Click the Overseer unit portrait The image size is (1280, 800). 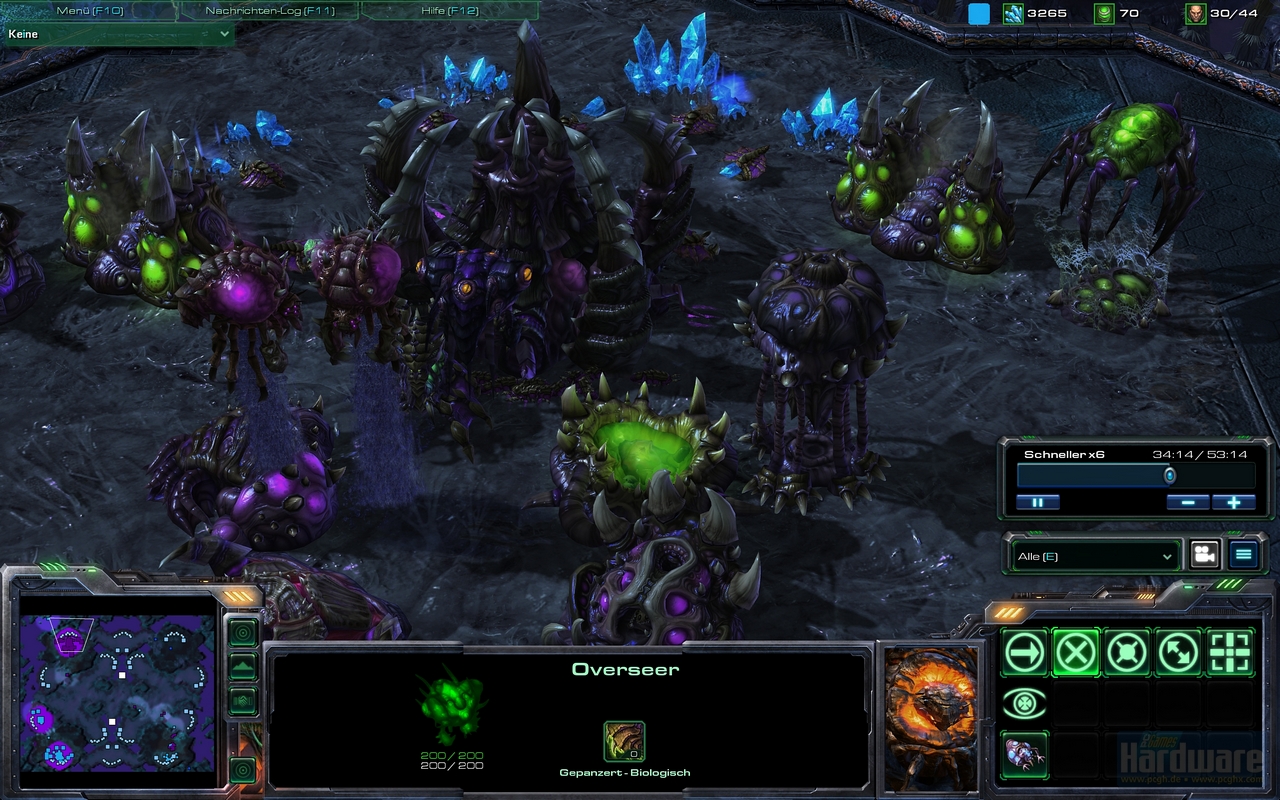click(930, 716)
